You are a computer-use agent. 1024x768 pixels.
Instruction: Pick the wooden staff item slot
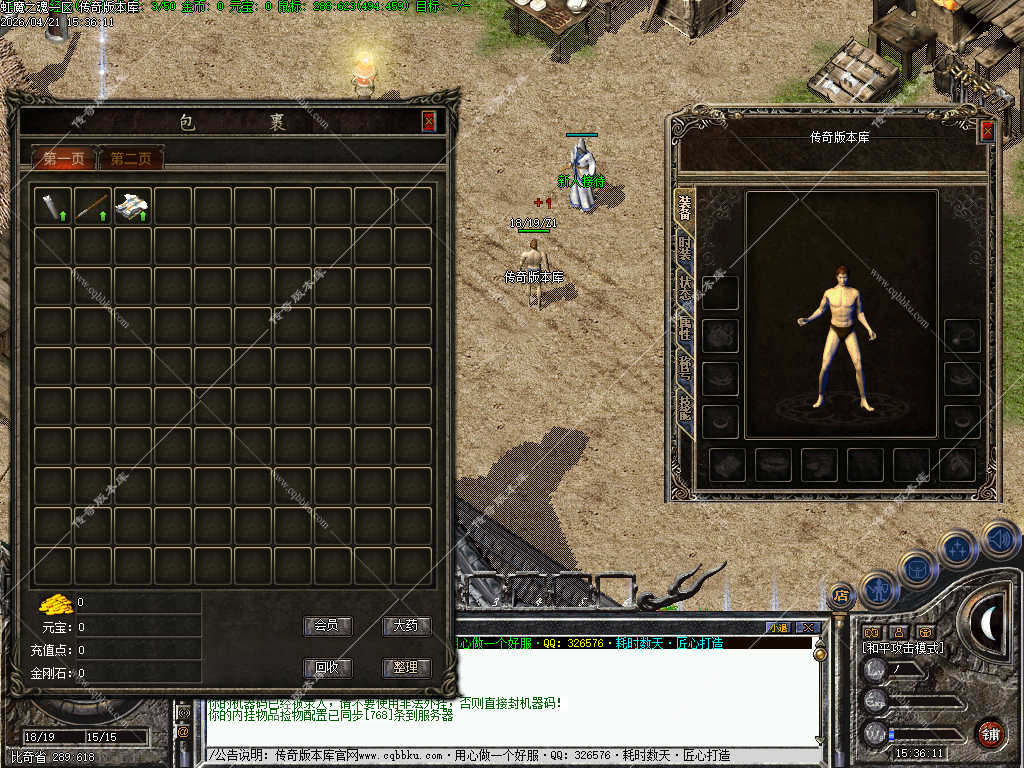93,206
